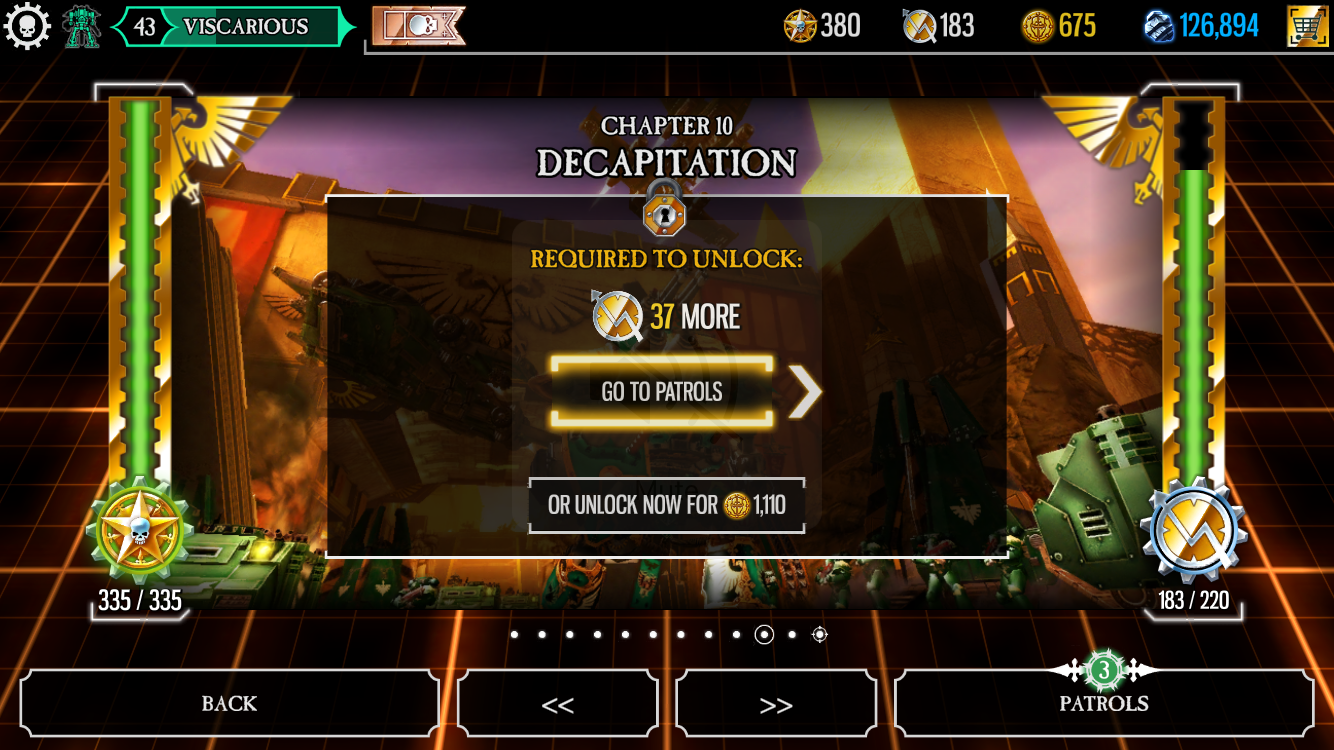1334x750 pixels.
Task: Click the white arrow beside Go To Patrols
Action: click(x=804, y=392)
